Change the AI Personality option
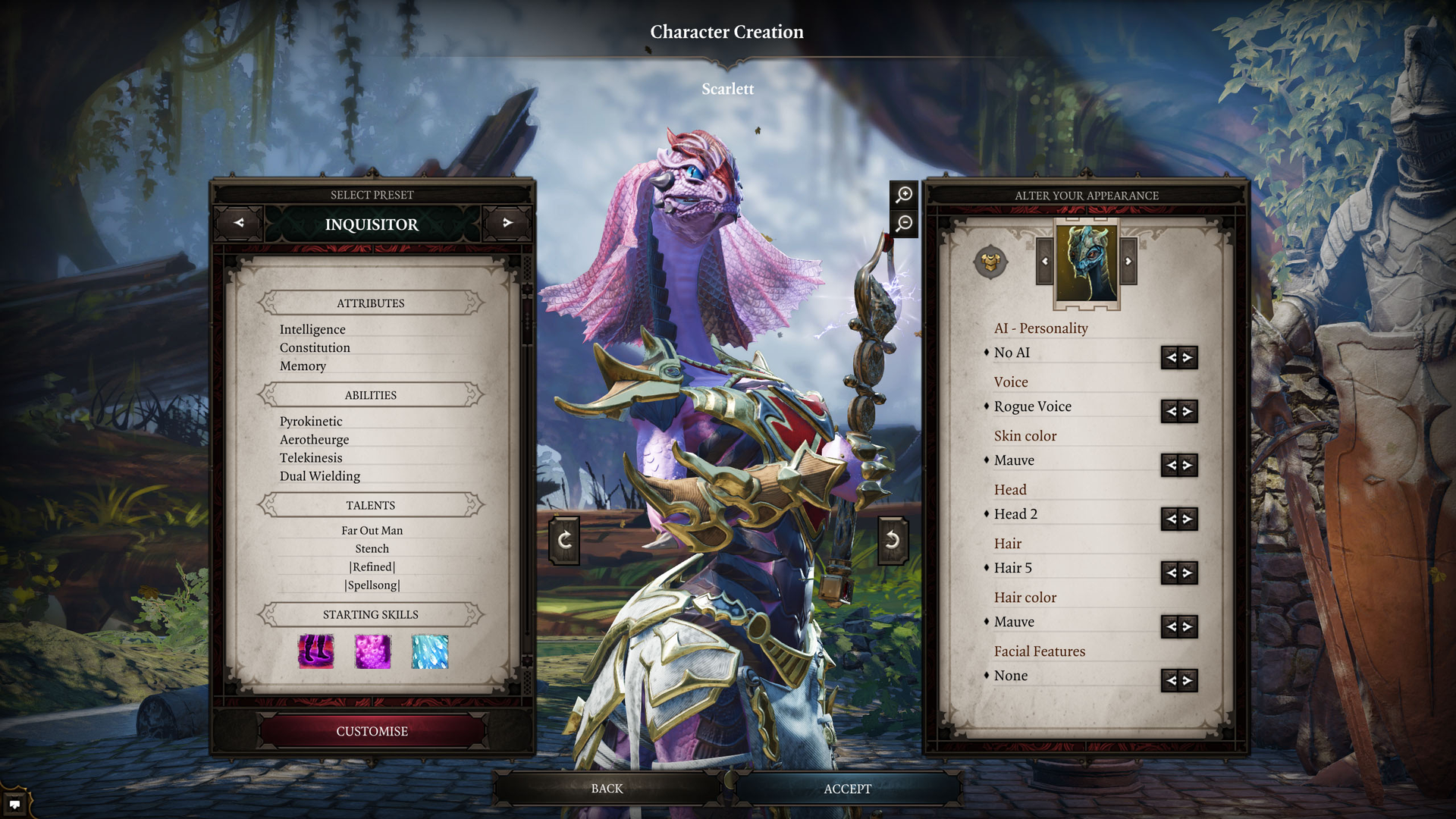 [x=1188, y=357]
